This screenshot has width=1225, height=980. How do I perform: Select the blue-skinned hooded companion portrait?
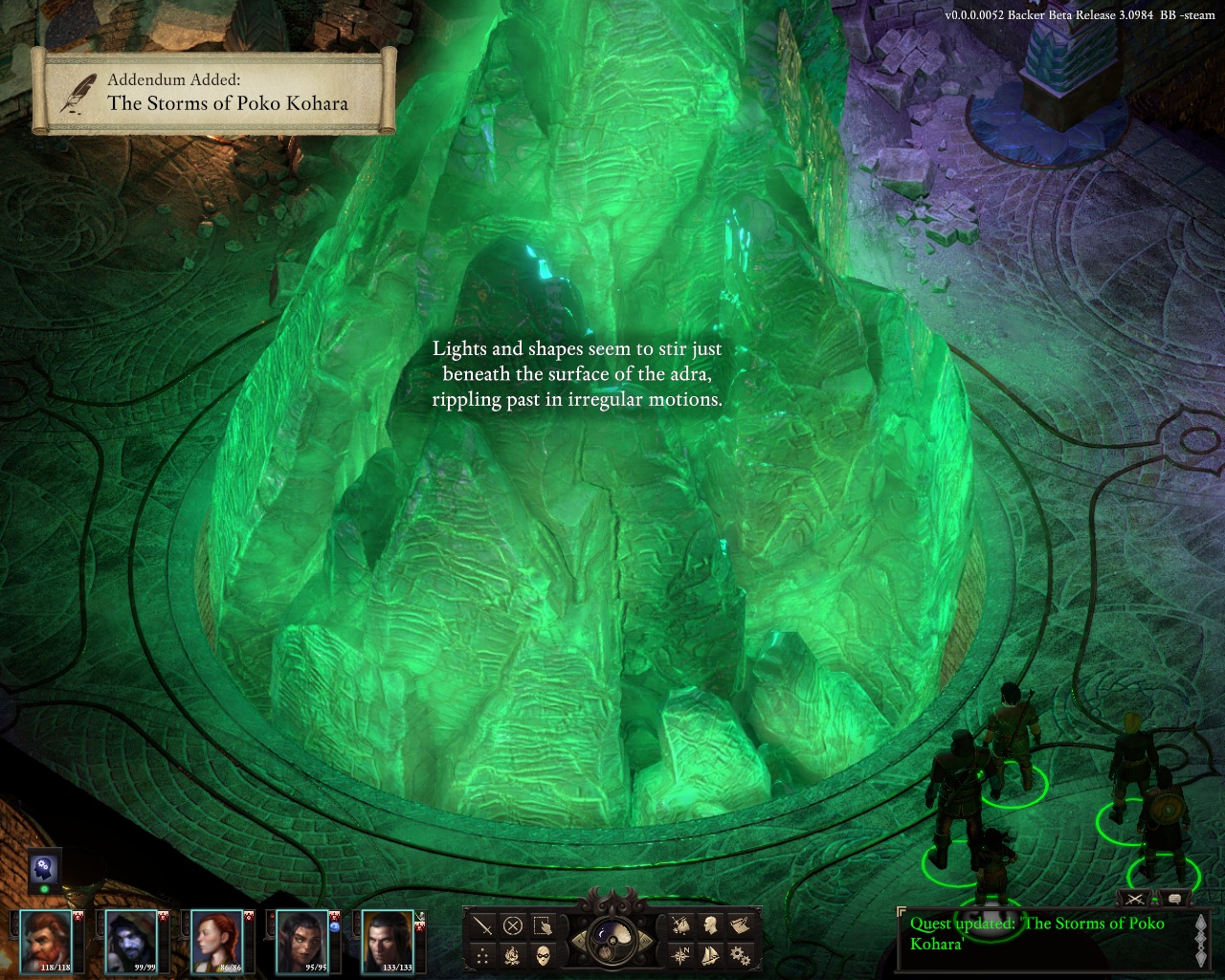pos(131,940)
